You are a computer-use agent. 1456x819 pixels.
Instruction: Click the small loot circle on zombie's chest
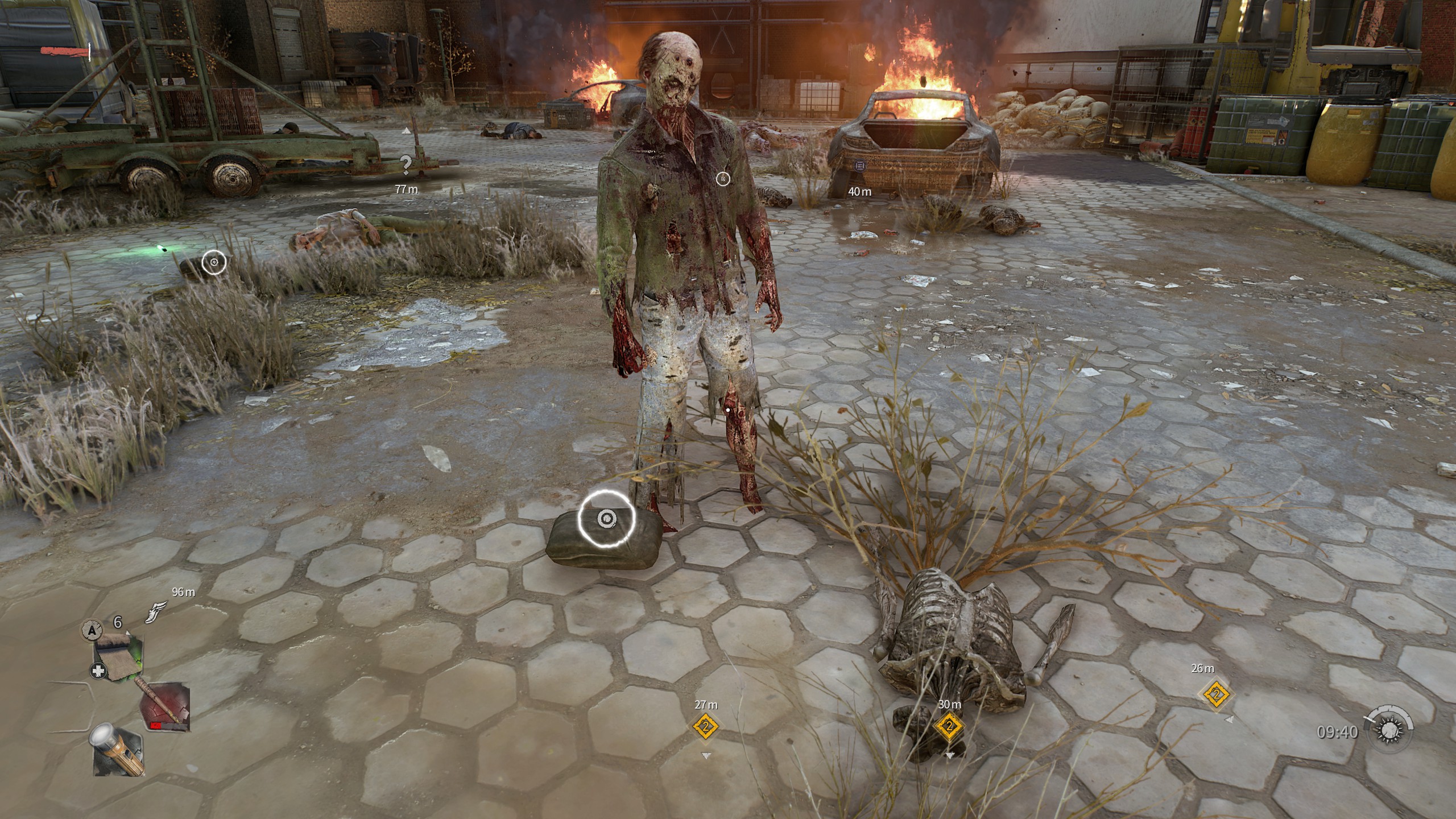coord(723,179)
